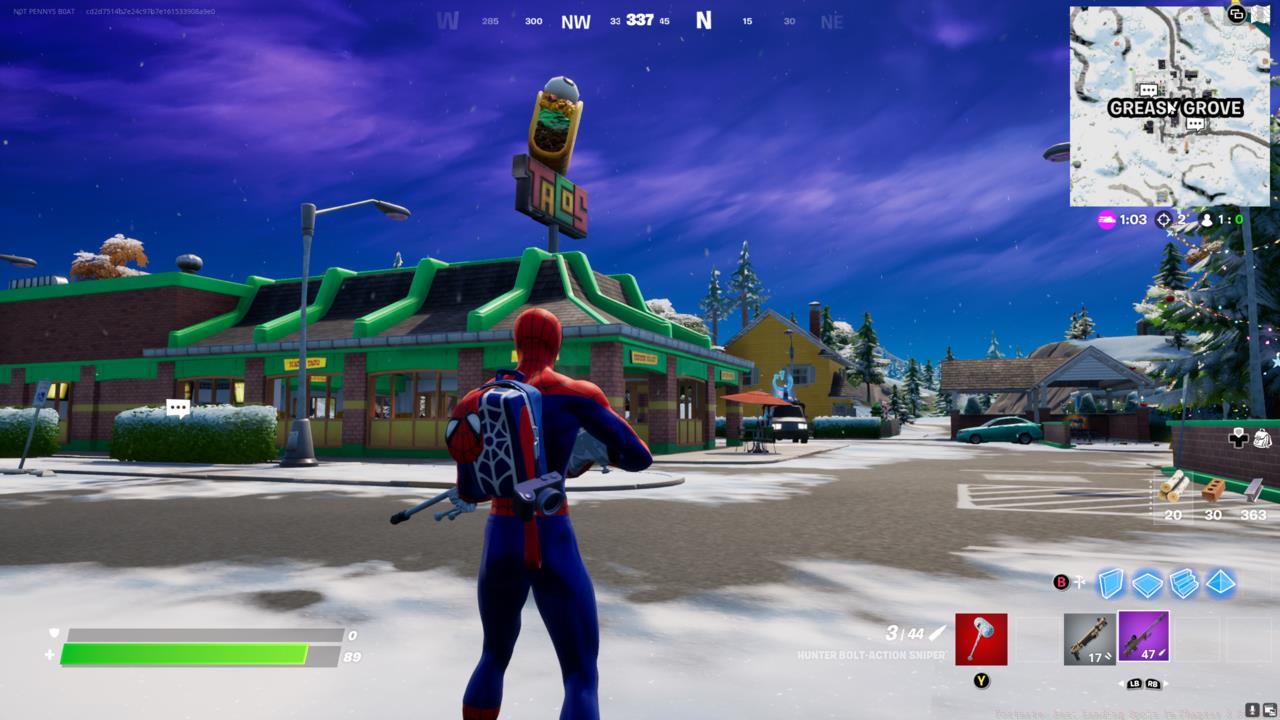
Task: Select the Pump Shotgun in the hotbar
Action: pos(1090,637)
